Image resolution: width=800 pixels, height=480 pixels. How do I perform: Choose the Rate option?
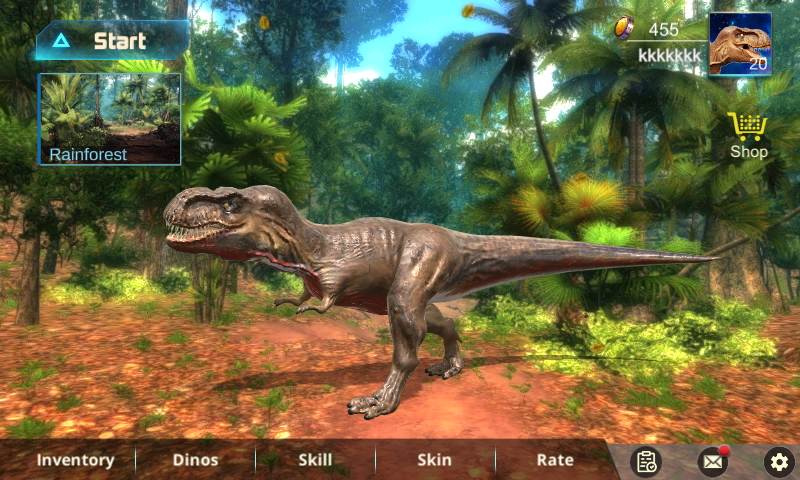tap(555, 460)
